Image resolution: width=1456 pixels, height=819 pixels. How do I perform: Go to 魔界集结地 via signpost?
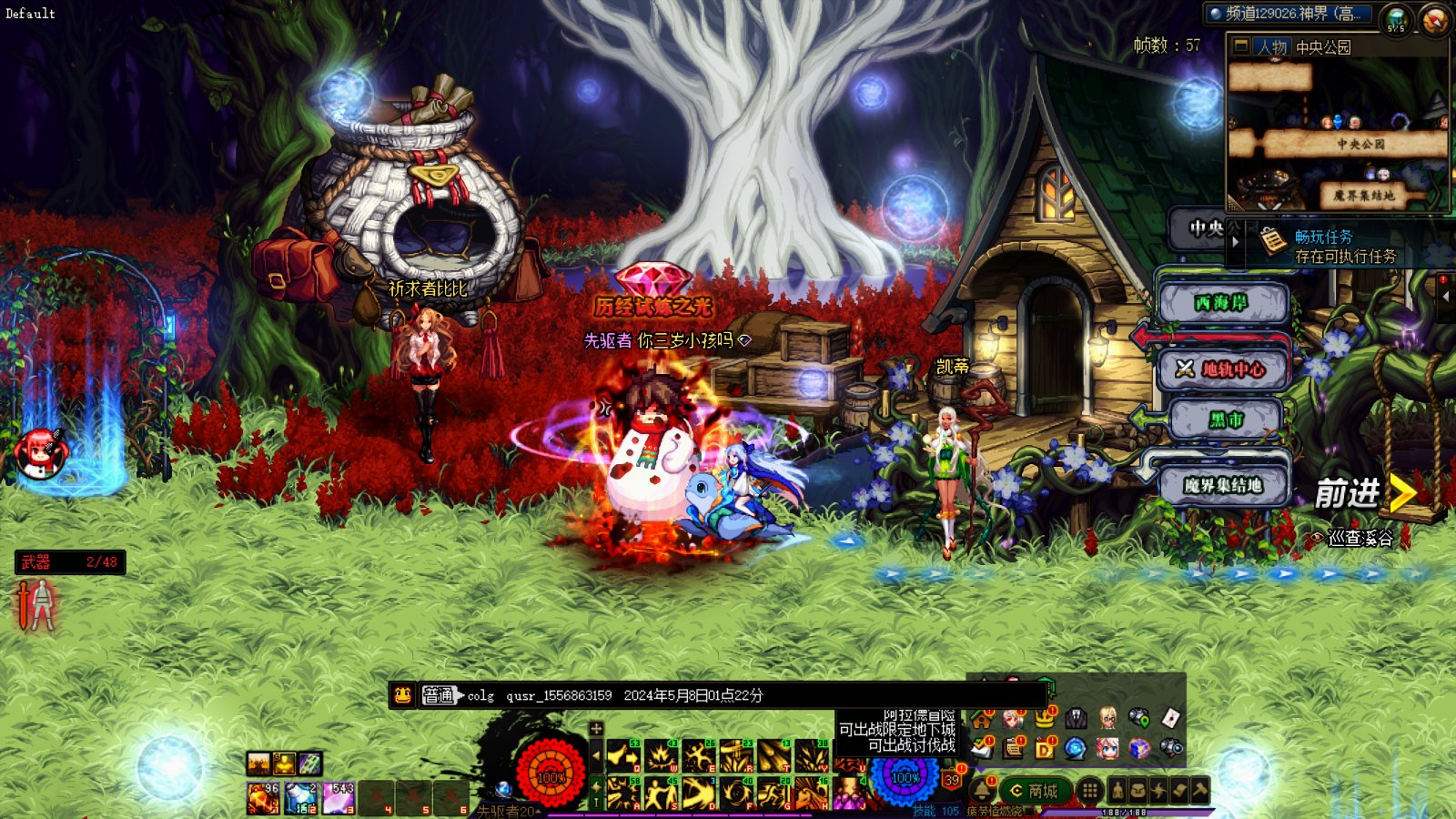[1222, 485]
